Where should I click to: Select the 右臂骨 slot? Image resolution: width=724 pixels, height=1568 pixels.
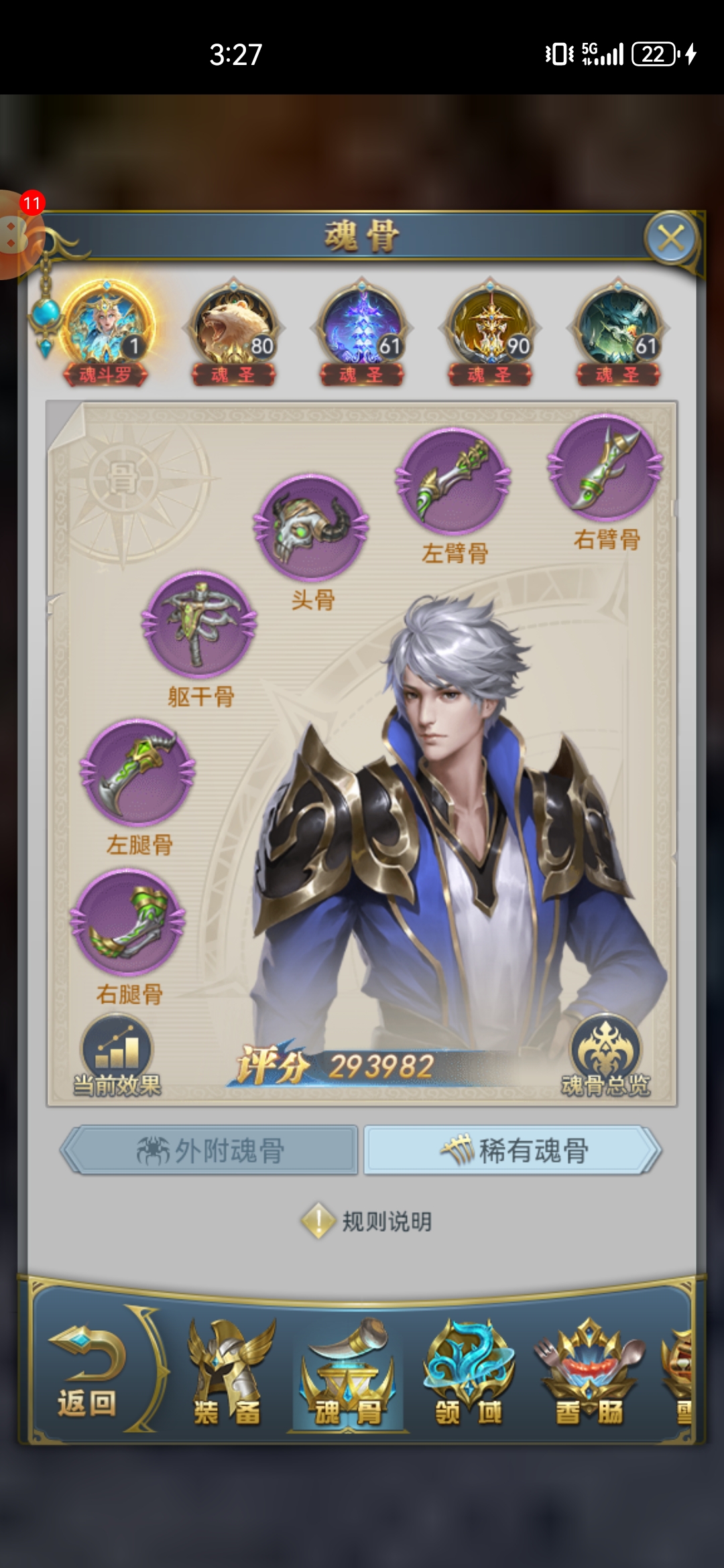pos(606,468)
